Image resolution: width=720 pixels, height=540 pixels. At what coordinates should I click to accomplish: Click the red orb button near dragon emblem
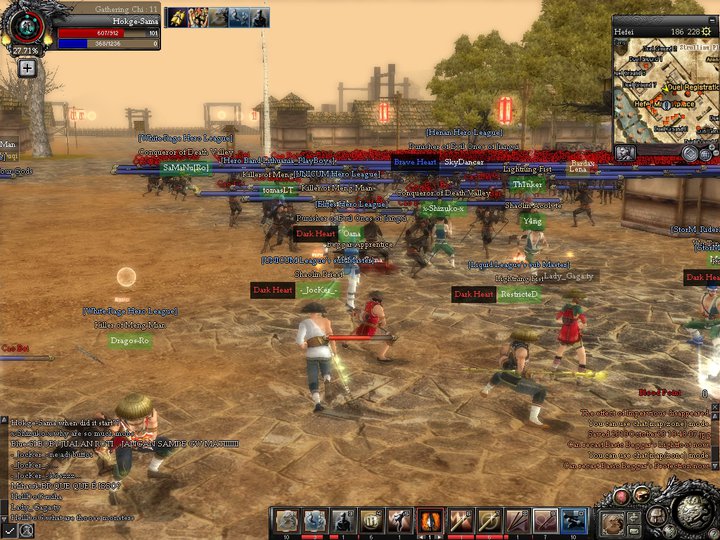click(621, 497)
